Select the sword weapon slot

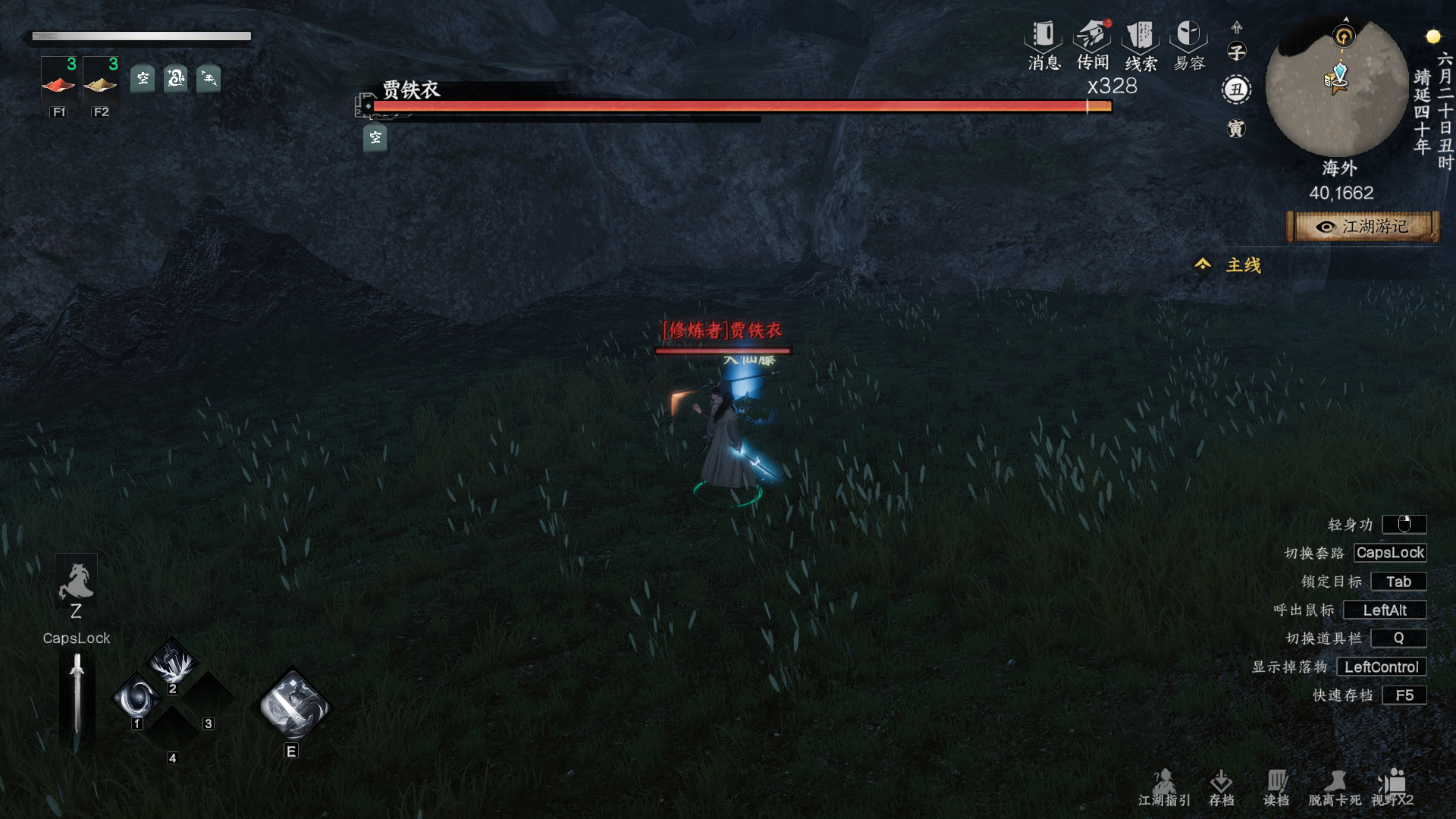(x=77, y=693)
